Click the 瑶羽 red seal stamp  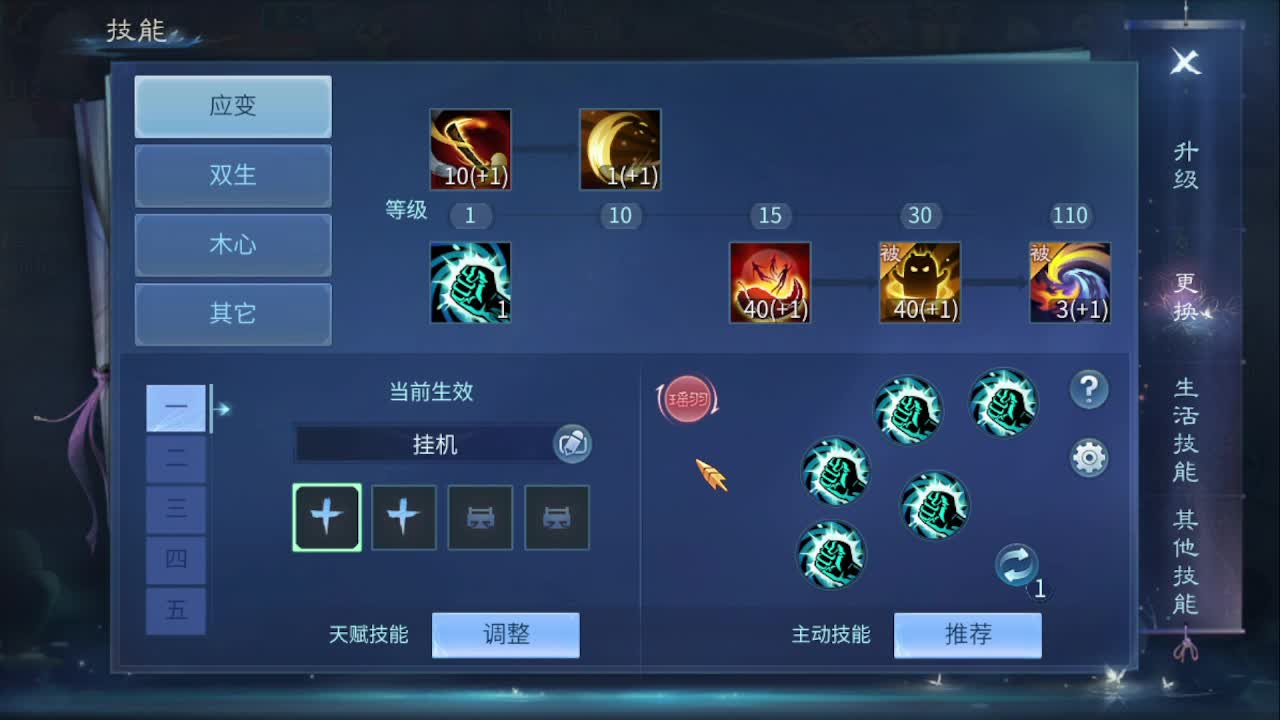tap(687, 398)
